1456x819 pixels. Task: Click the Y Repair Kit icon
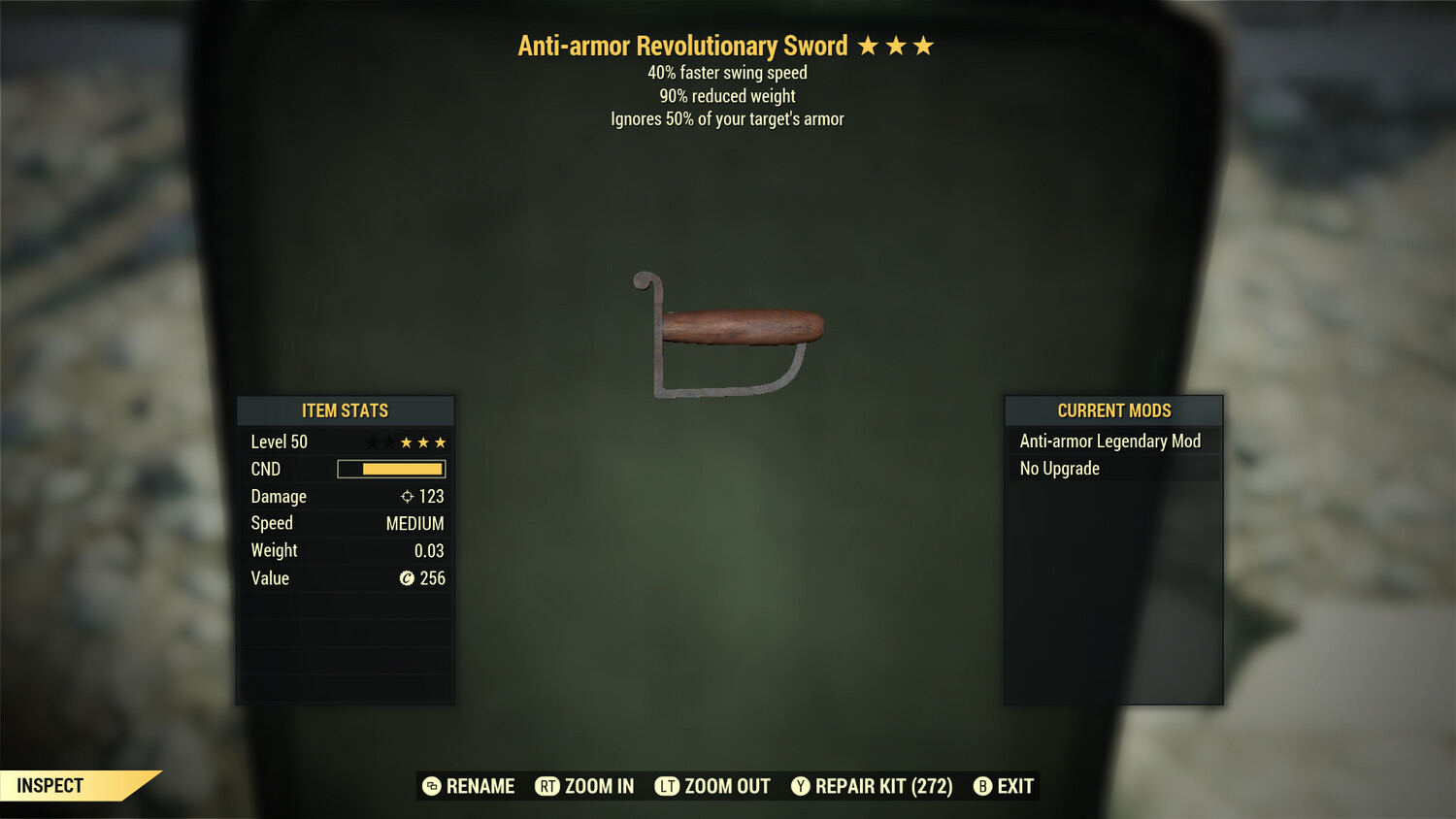coord(801,786)
